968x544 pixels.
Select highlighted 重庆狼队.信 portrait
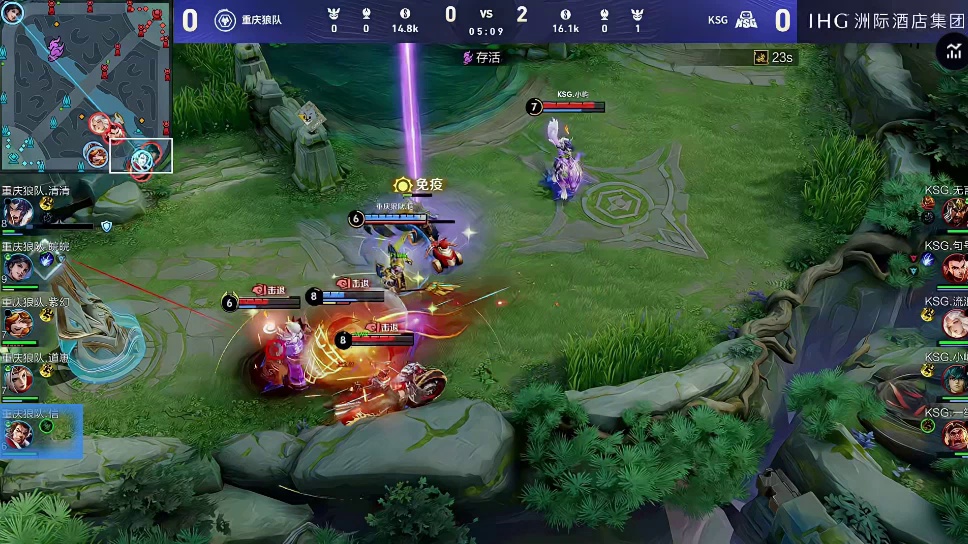click(x=17, y=434)
